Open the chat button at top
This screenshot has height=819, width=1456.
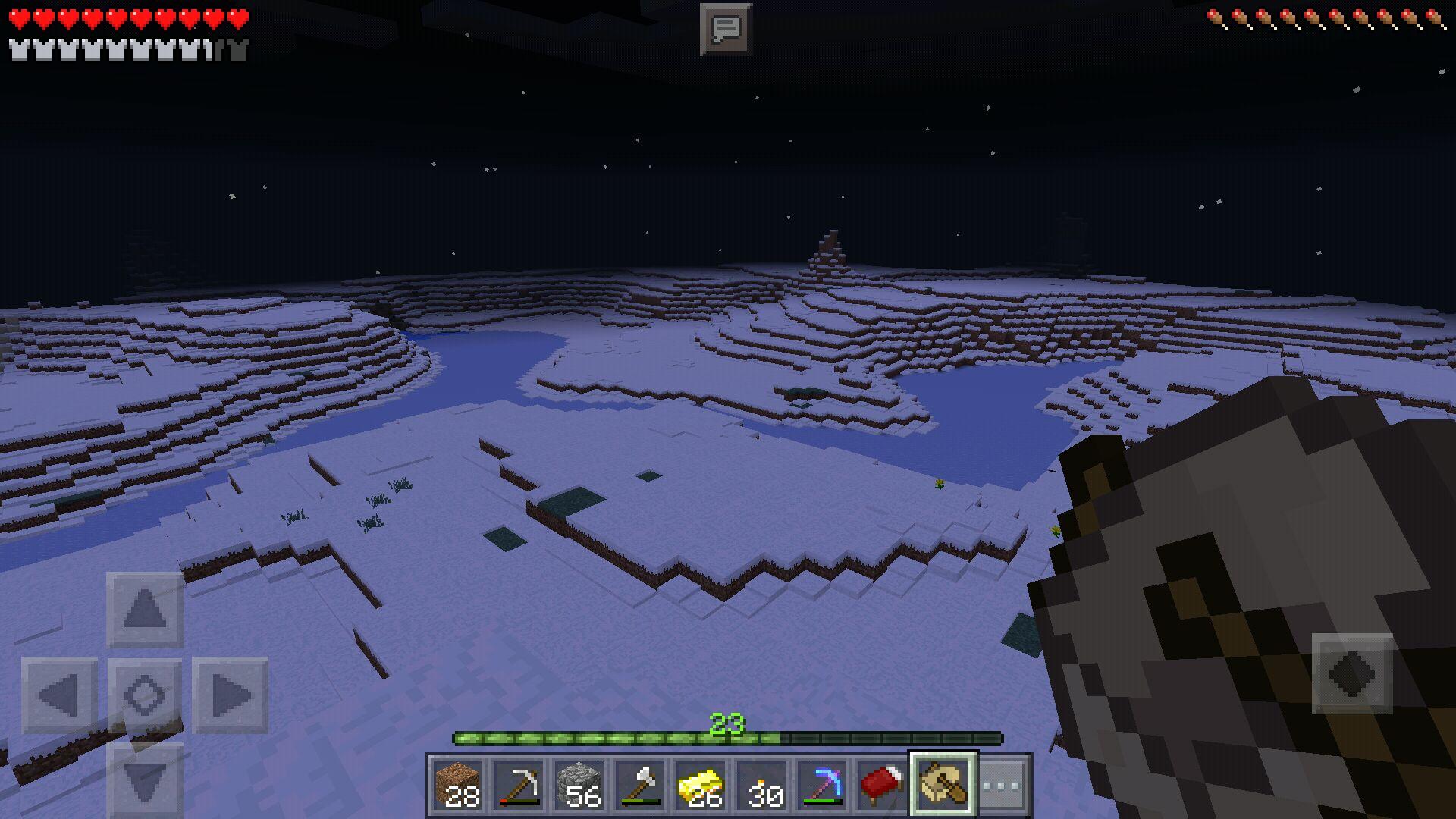(x=726, y=30)
